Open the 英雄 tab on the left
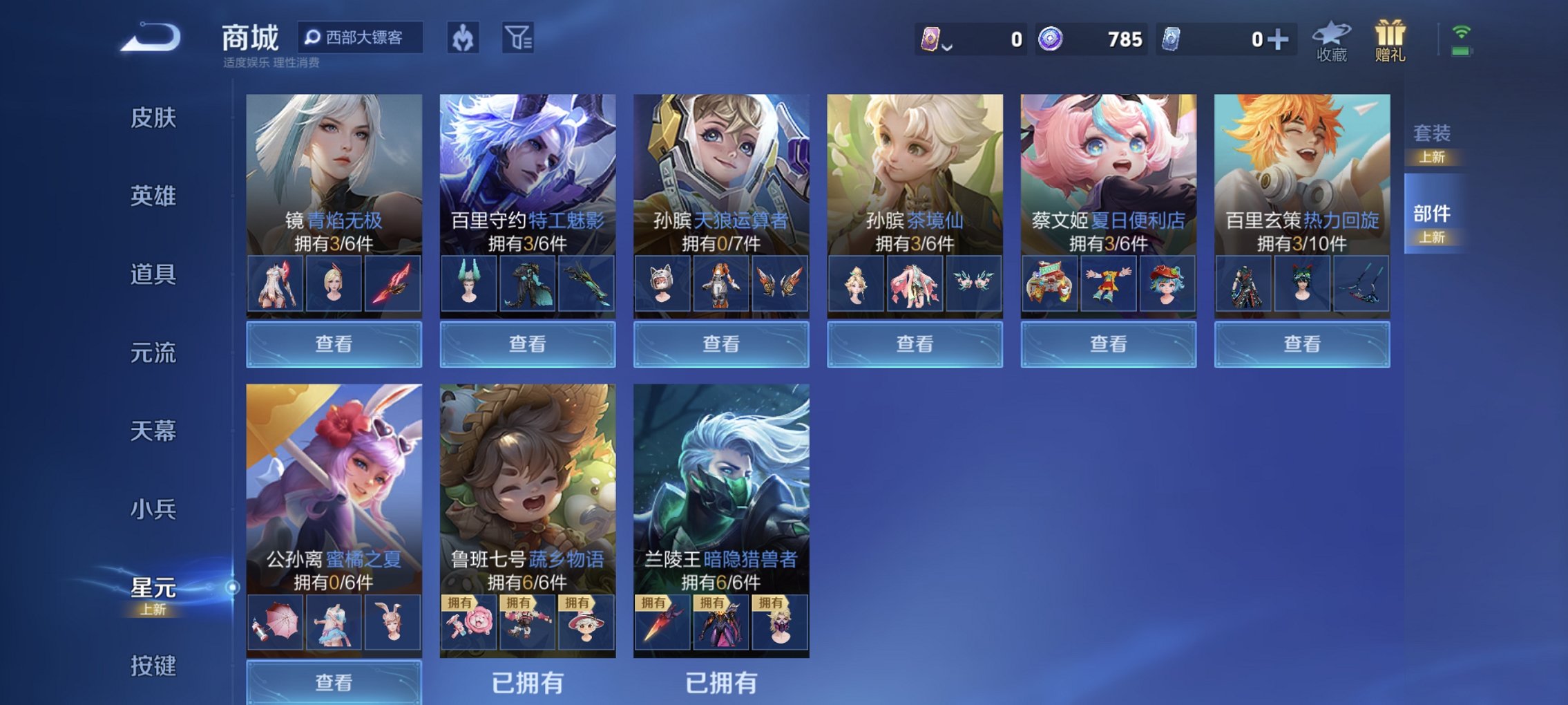The image size is (1568, 705). (x=153, y=196)
